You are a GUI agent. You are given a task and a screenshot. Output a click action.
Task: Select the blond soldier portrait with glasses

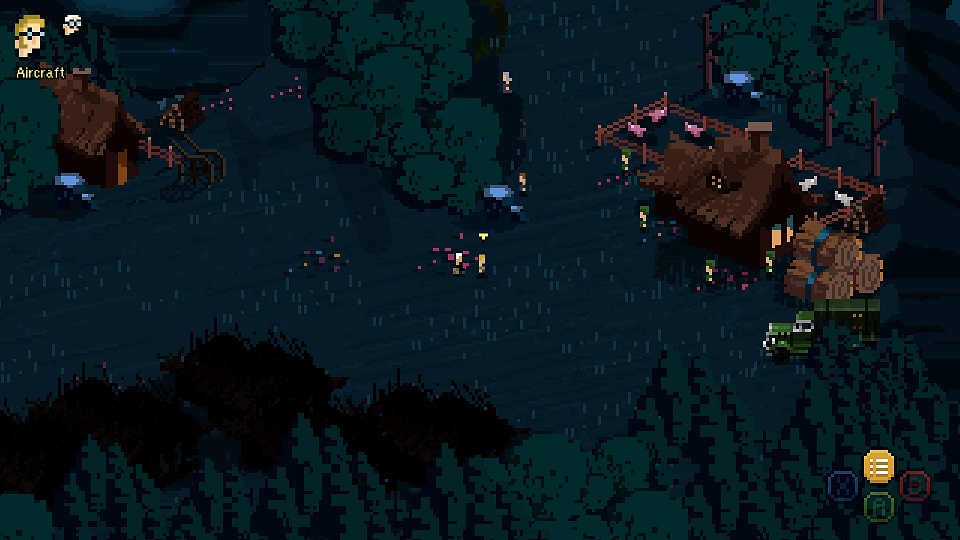tap(30, 37)
